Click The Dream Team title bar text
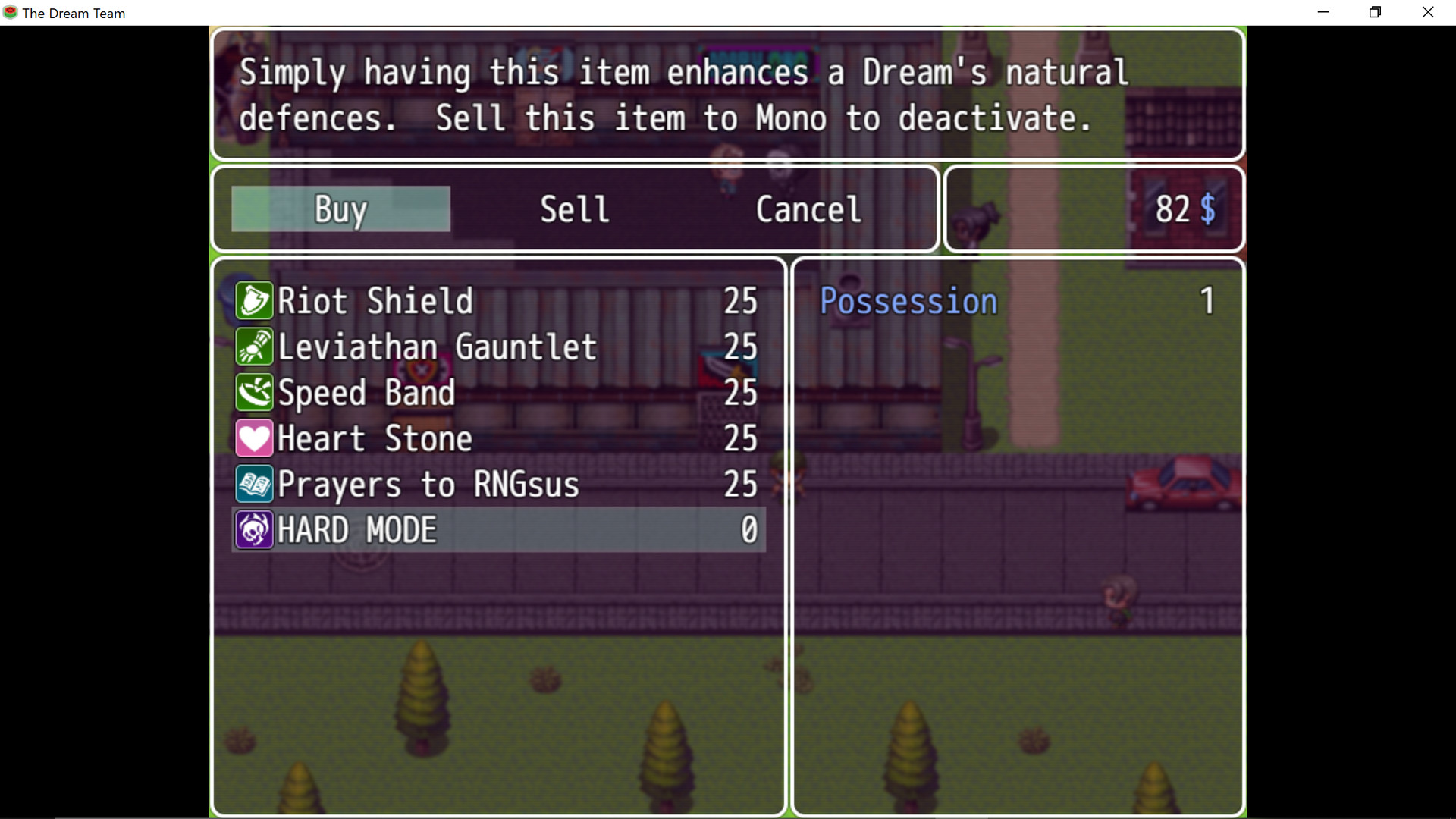 point(74,12)
